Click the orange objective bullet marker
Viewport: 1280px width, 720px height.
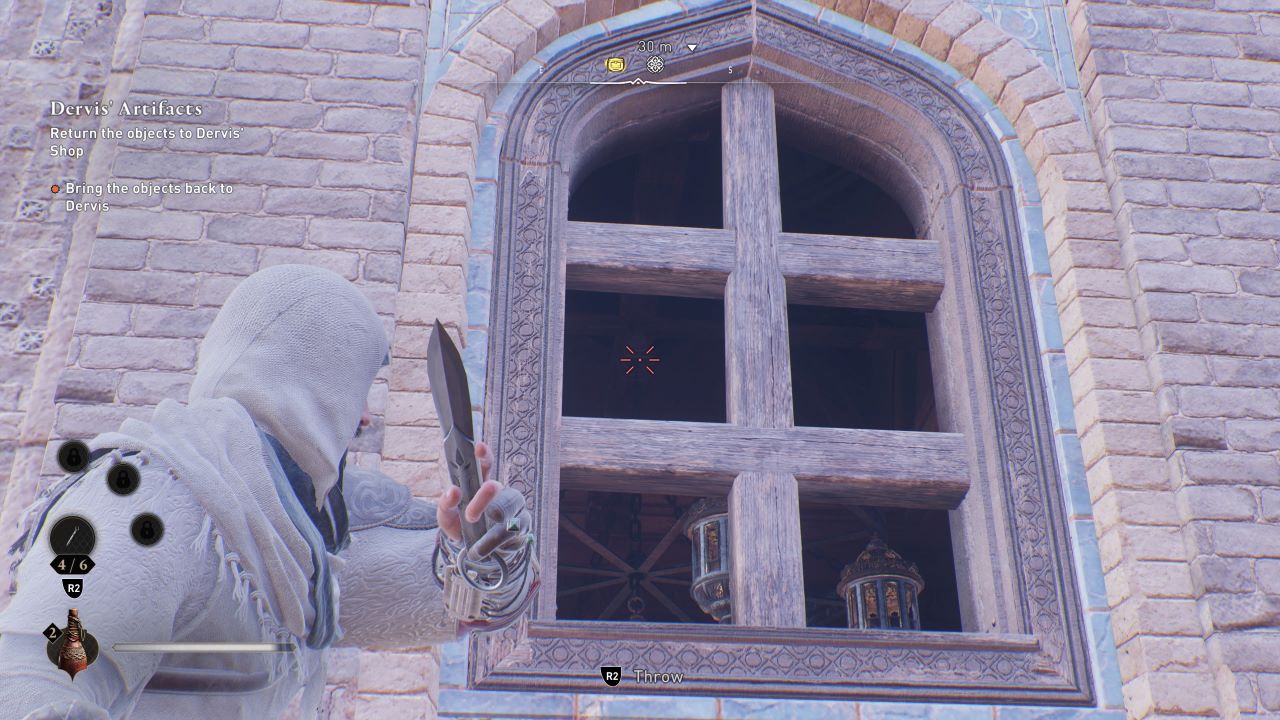coord(57,187)
